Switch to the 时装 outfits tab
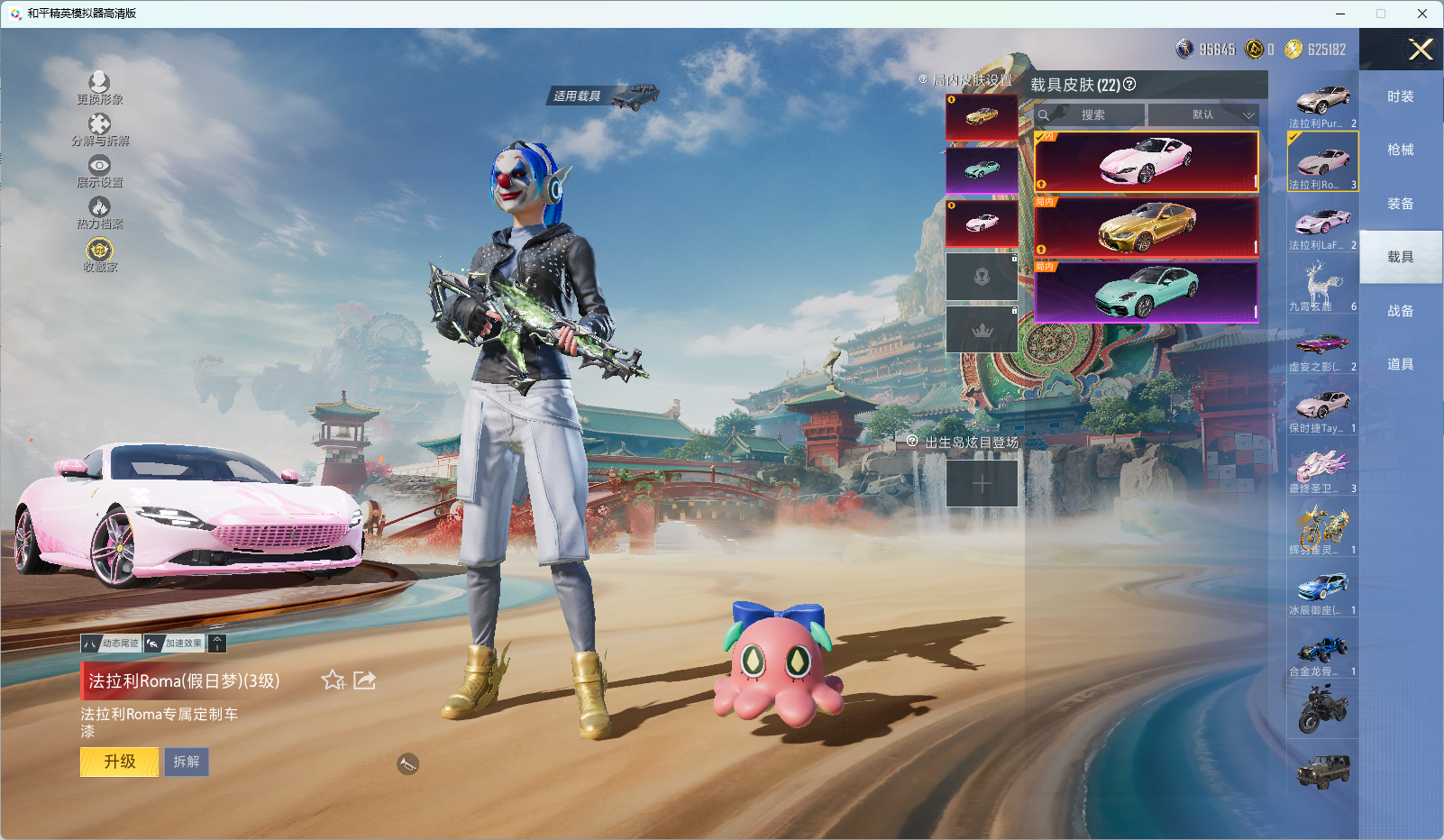Image resolution: width=1444 pixels, height=840 pixels. 1400,96
